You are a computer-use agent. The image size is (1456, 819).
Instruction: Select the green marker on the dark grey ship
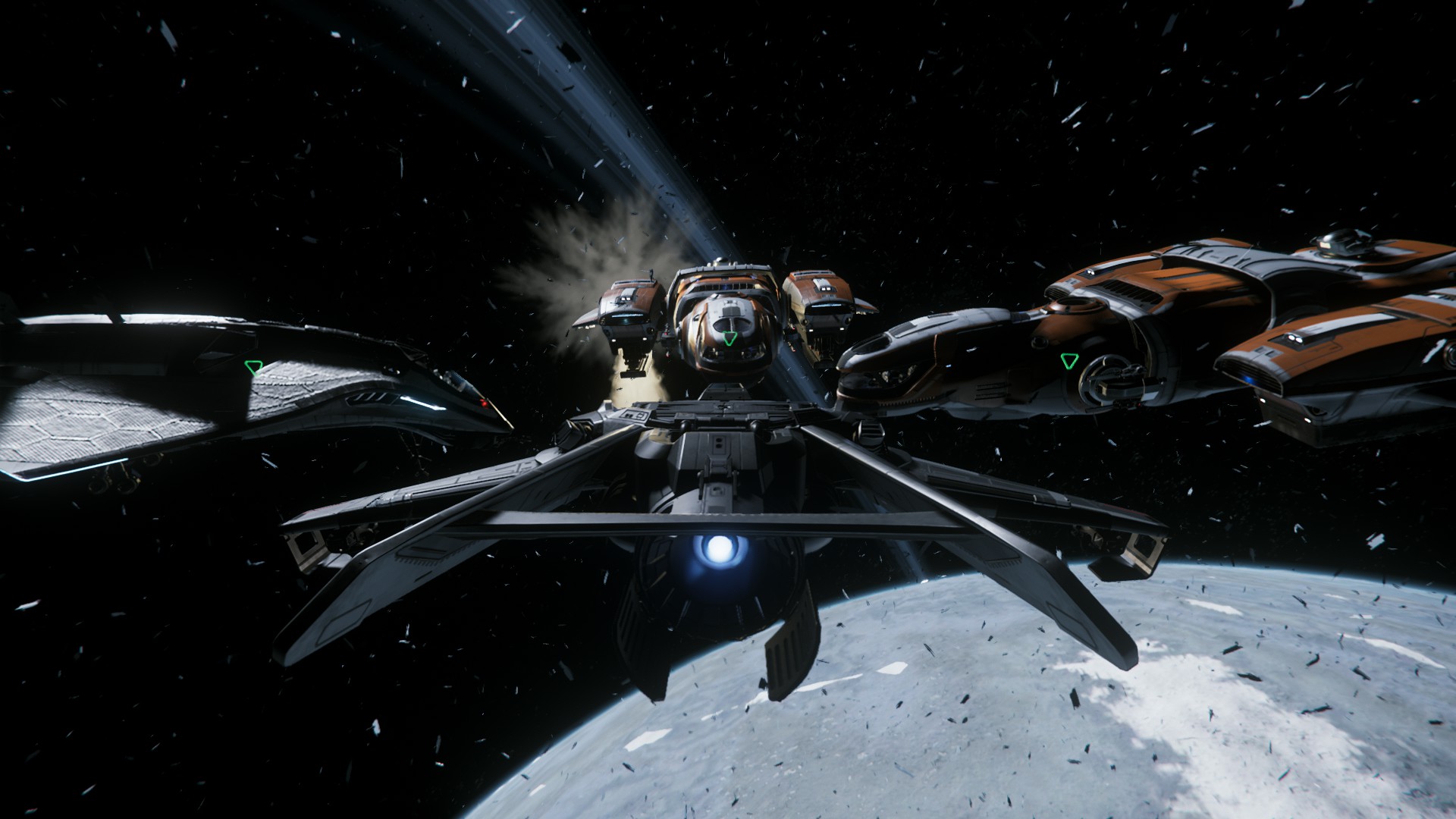tap(253, 367)
